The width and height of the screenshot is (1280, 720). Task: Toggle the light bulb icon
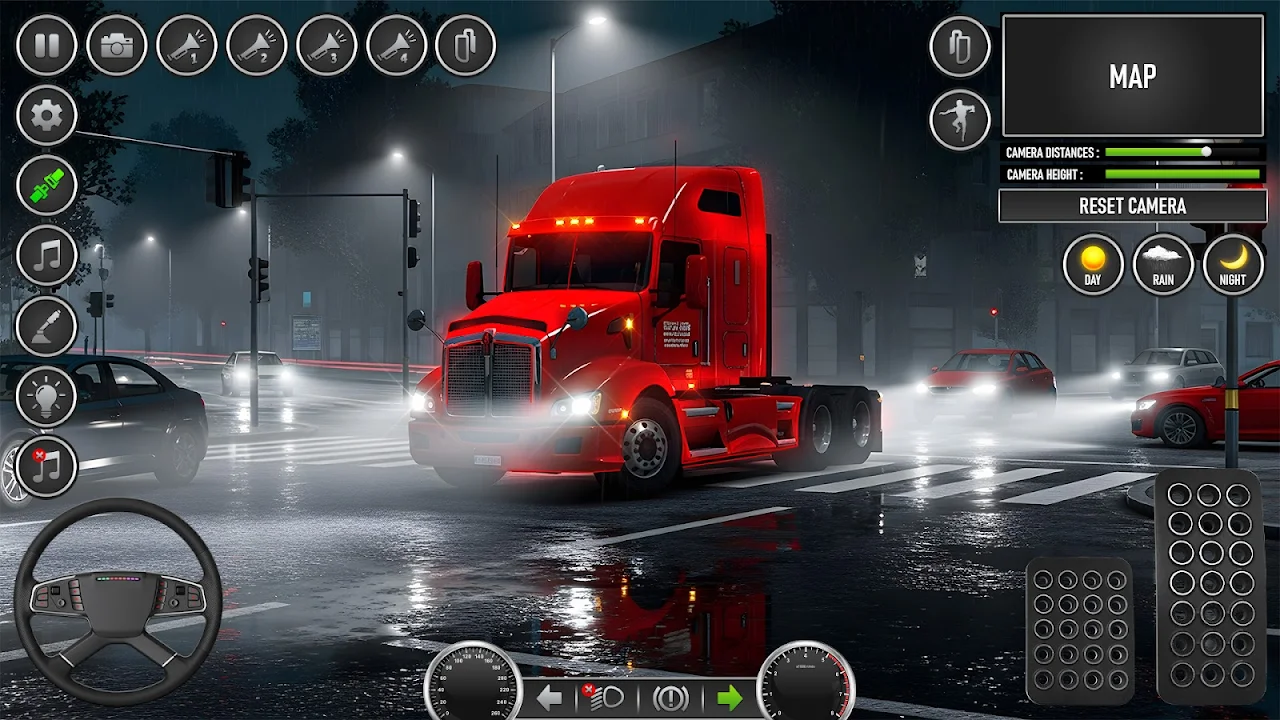46,396
